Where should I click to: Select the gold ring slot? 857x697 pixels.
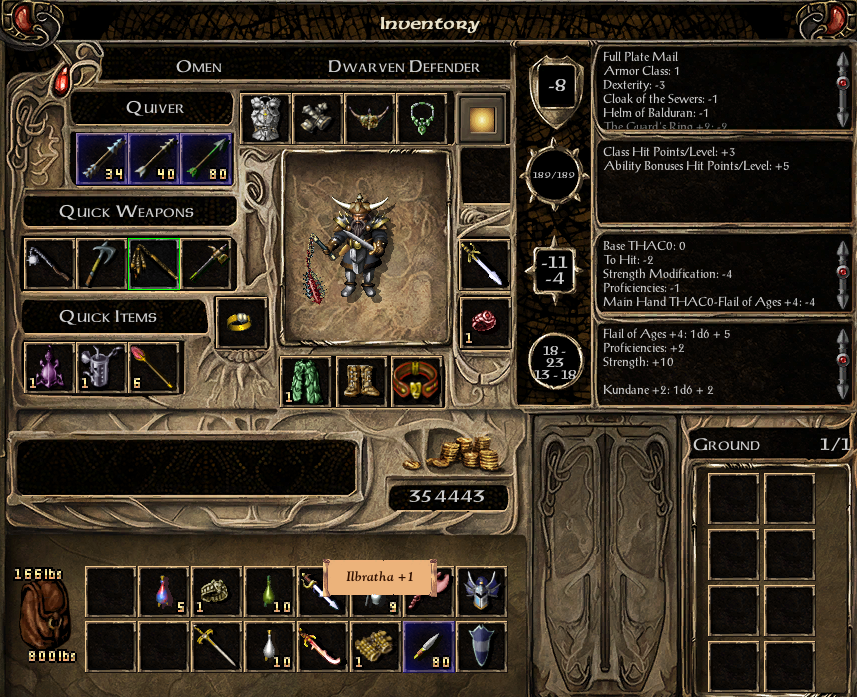(241, 323)
